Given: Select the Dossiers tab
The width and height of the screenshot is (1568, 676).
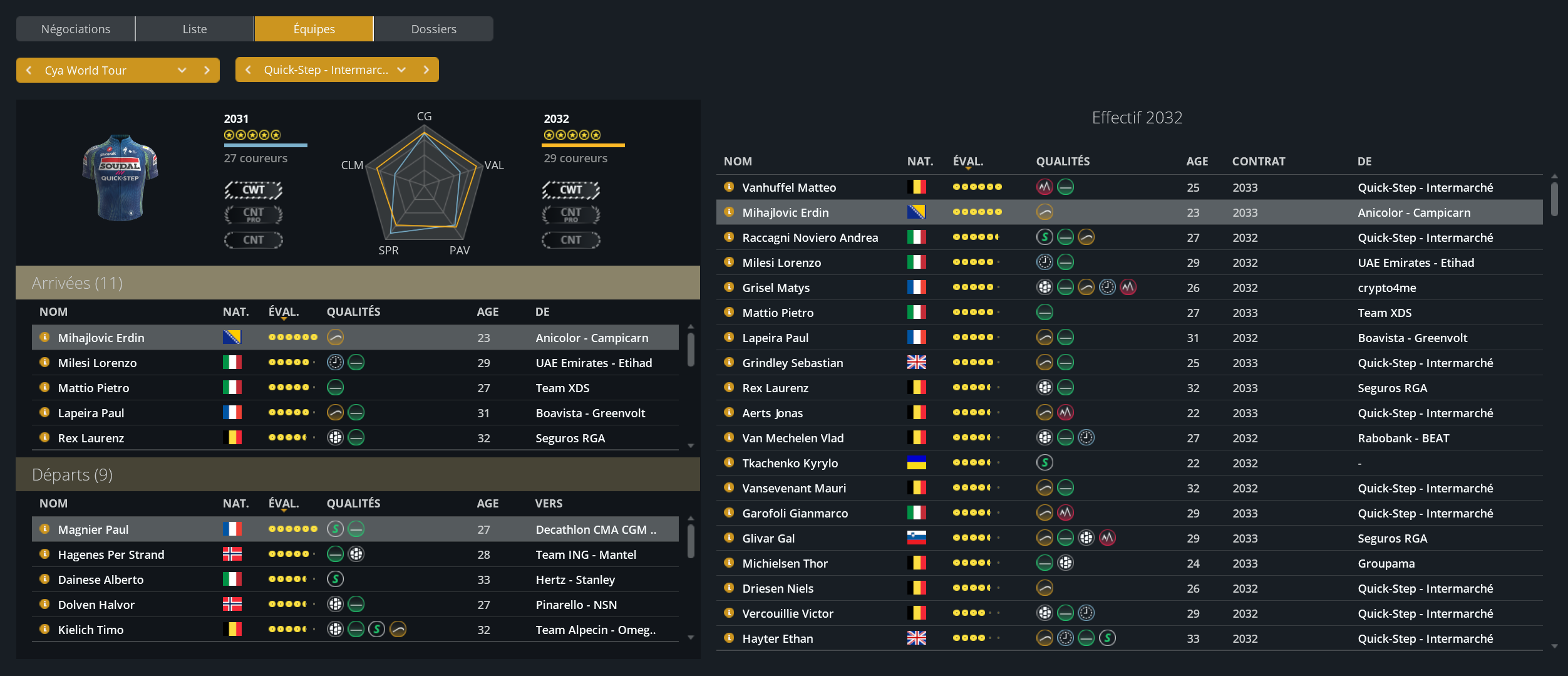Looking at the screenshot, I should 433,29.
